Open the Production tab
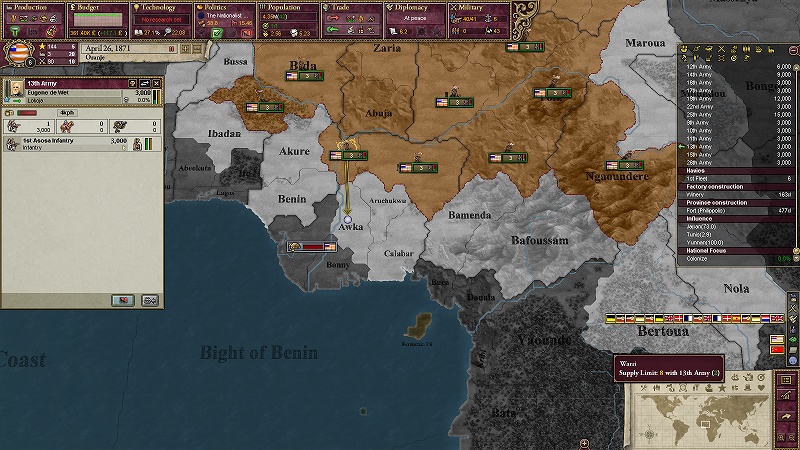Viewport: 800px width, 450px height. [32, 7]
